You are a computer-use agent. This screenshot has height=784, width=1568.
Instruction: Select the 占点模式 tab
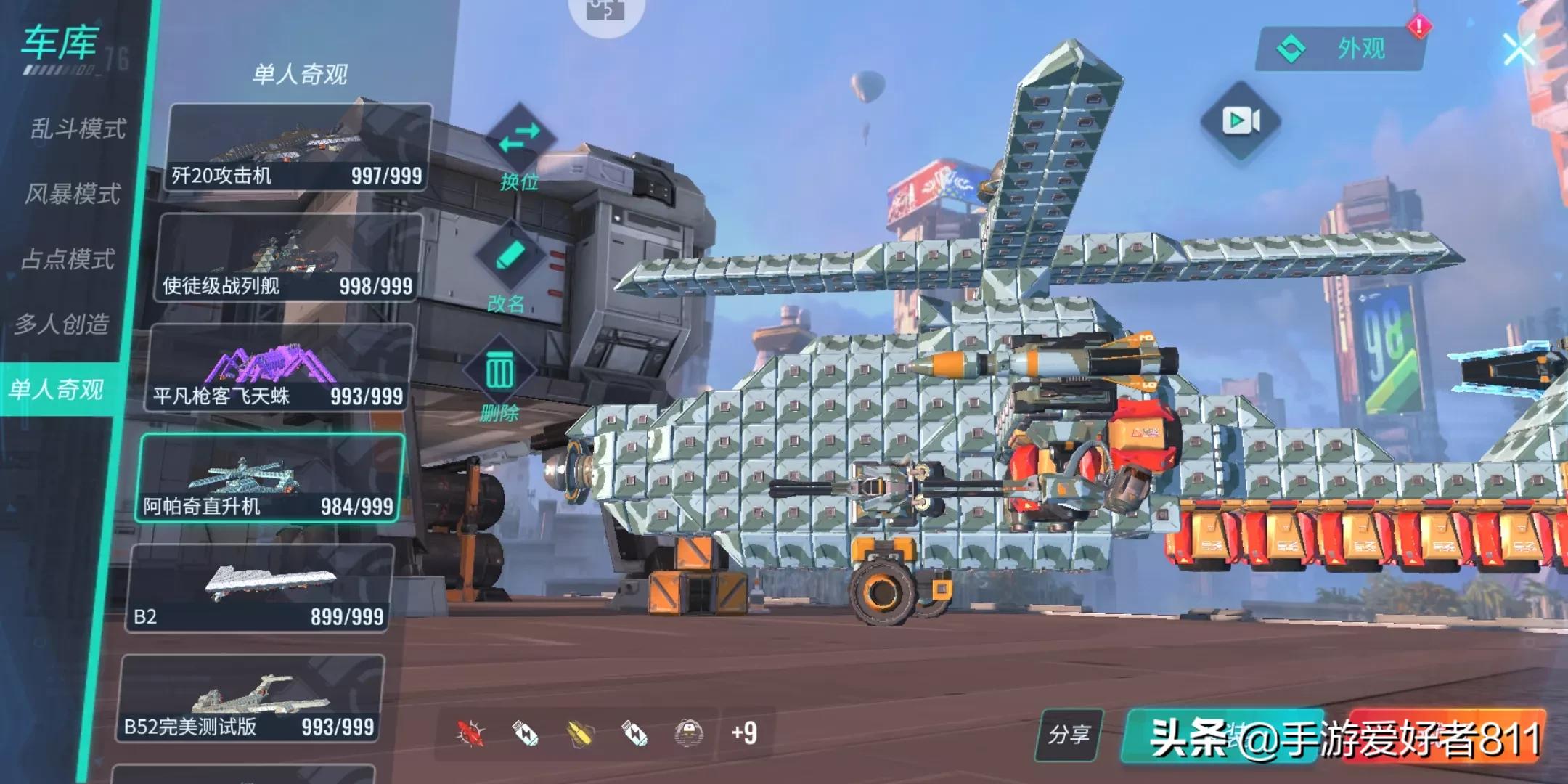(x=68, y=259)
